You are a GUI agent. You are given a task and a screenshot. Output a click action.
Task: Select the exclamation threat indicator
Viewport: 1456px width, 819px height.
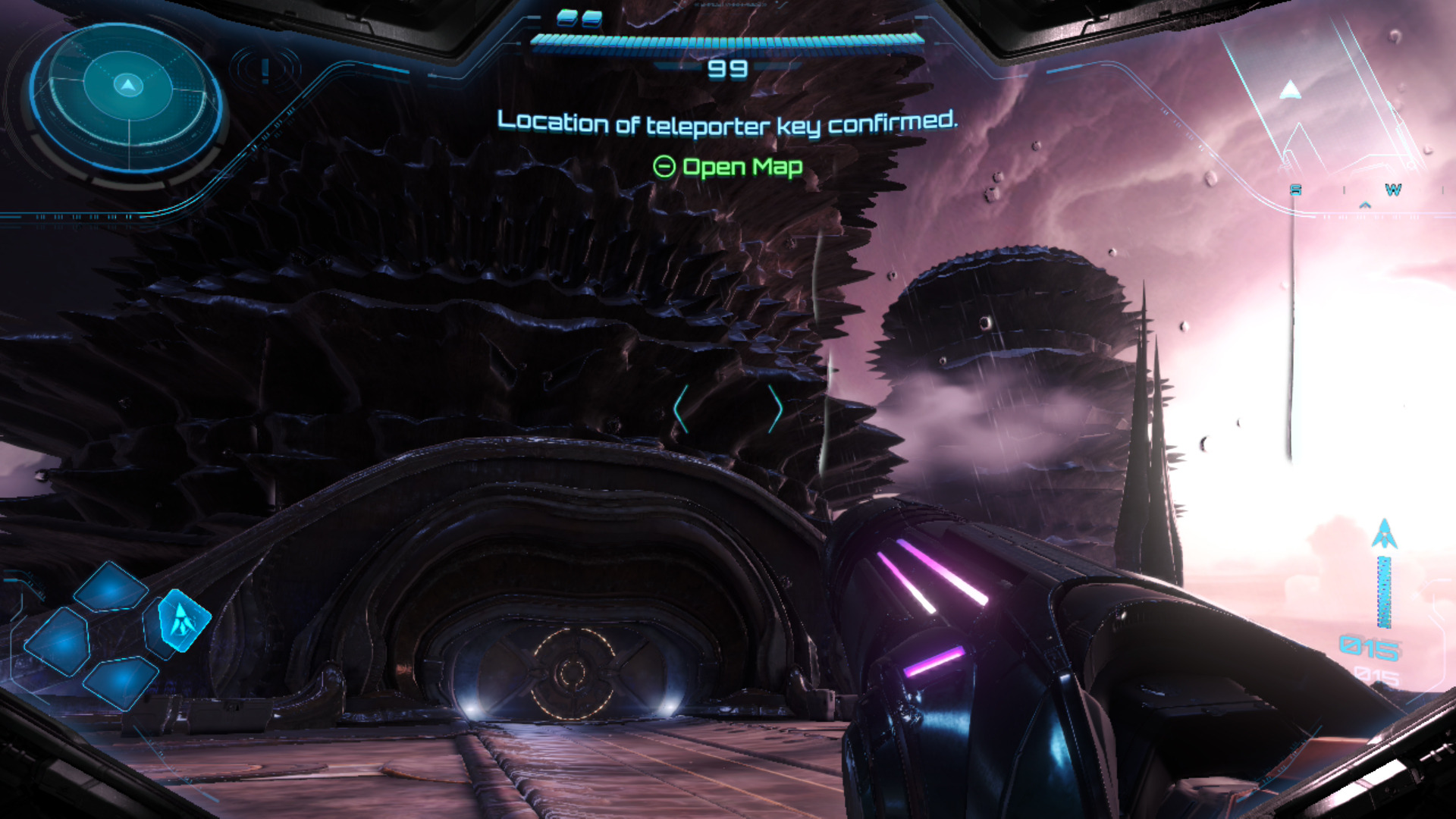click(265, 71)
